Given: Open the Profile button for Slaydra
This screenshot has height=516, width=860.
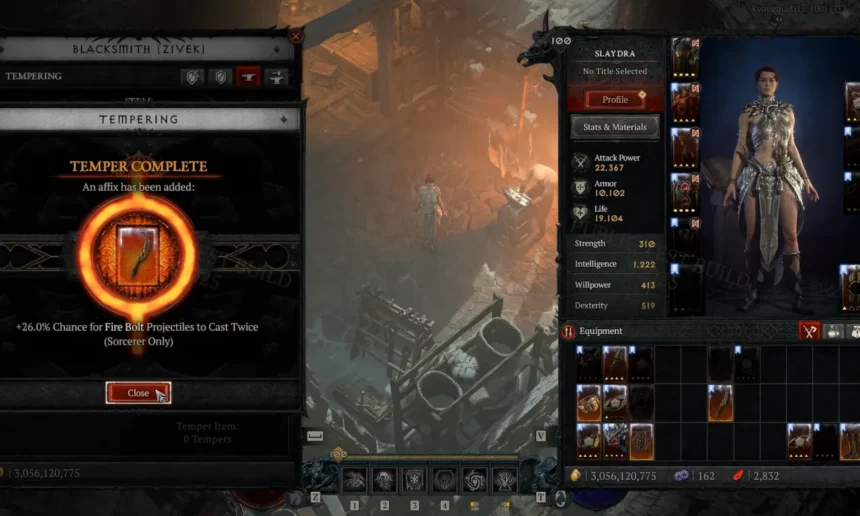Looking at the screenshot, I should coord(615,99).
